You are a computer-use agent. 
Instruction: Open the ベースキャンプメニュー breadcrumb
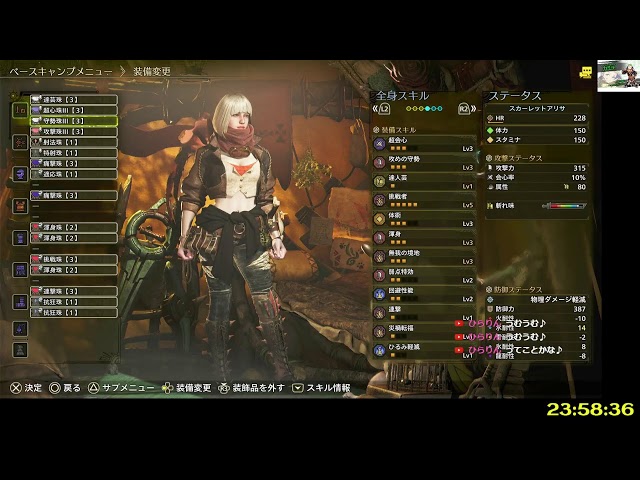(61, 72)
